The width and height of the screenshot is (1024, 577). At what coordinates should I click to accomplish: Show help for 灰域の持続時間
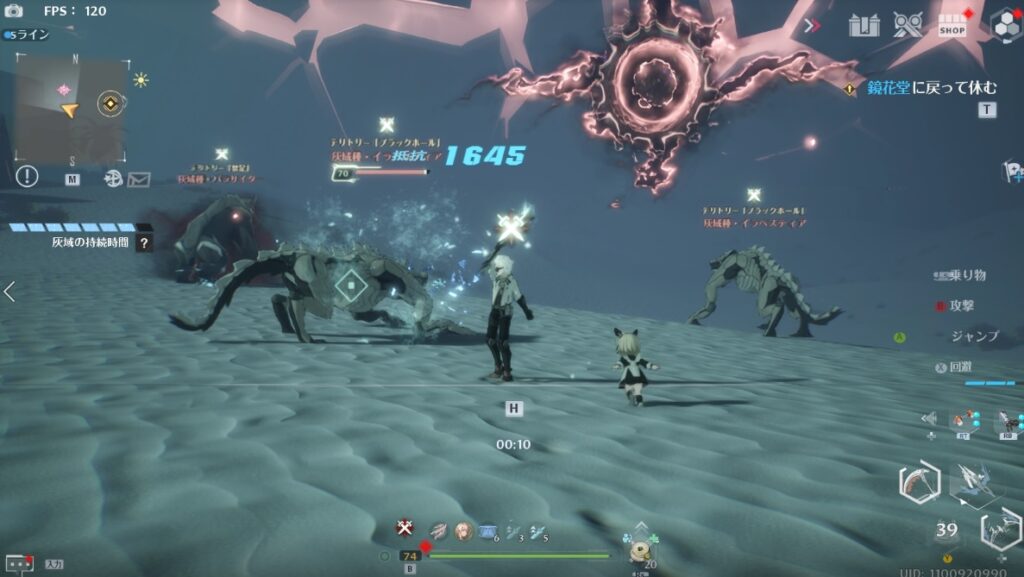point(145,242)
